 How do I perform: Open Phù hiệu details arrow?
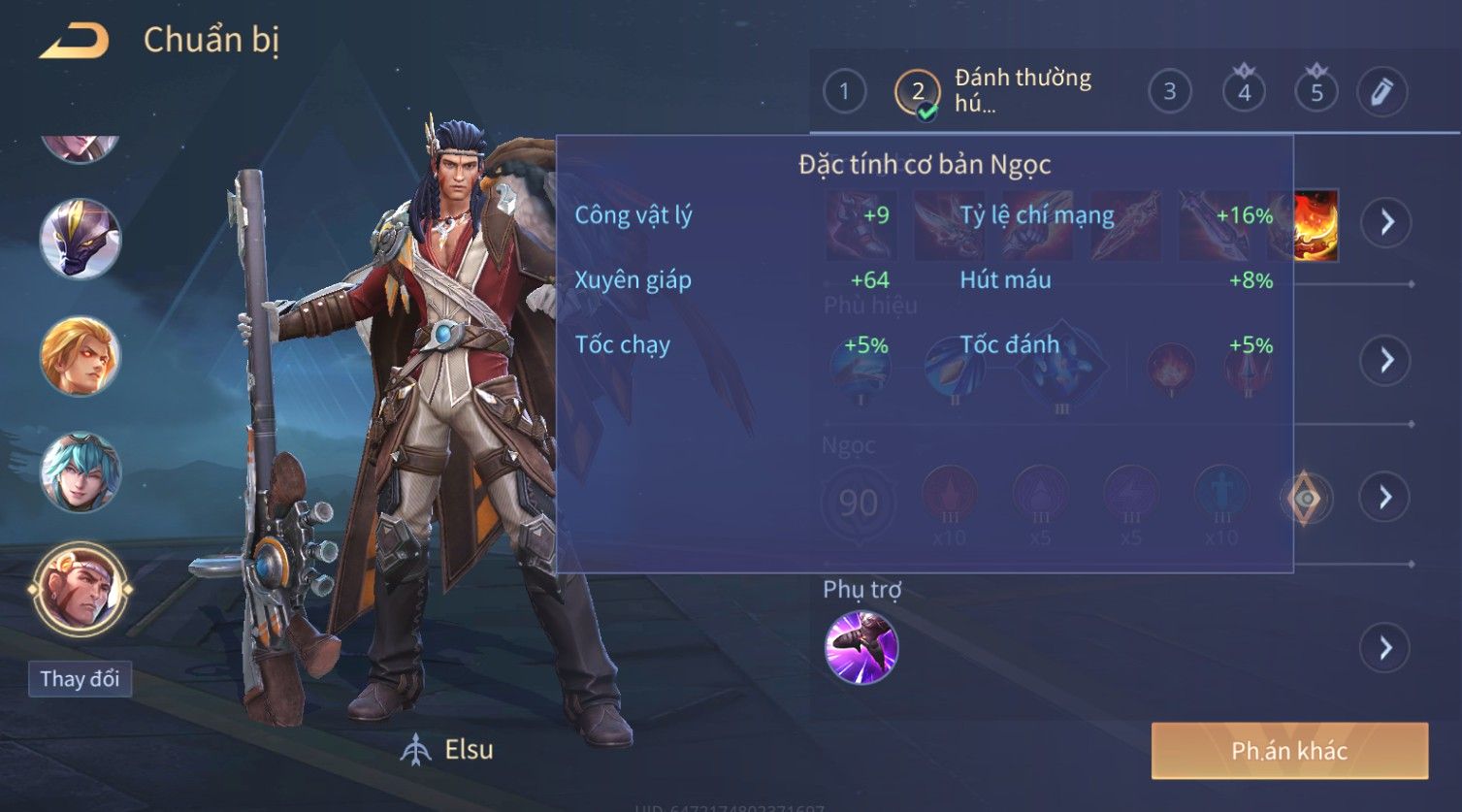point(1386,360)
